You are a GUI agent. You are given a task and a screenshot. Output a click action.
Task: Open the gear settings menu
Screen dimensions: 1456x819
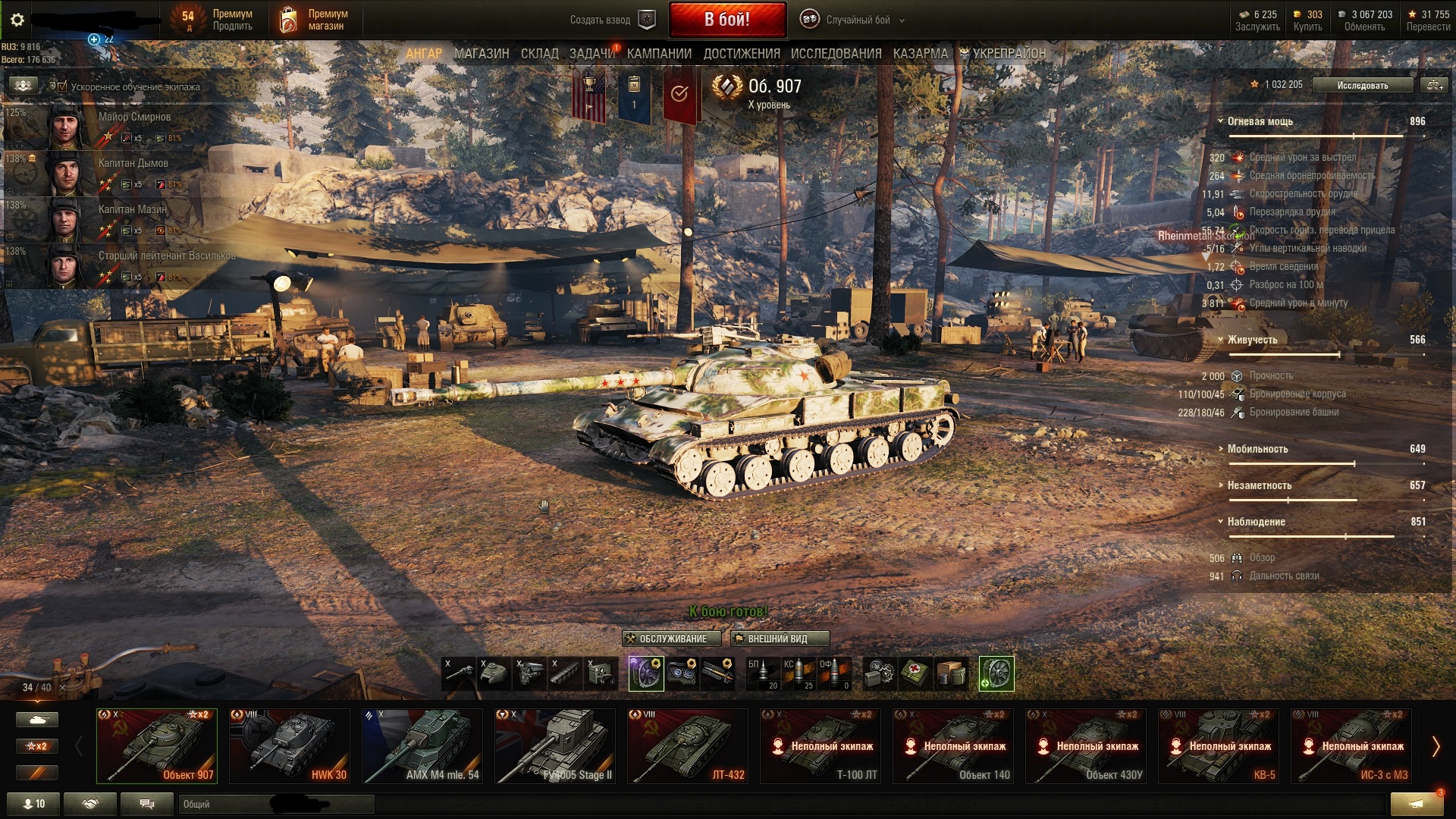click(x=17, y=20)
